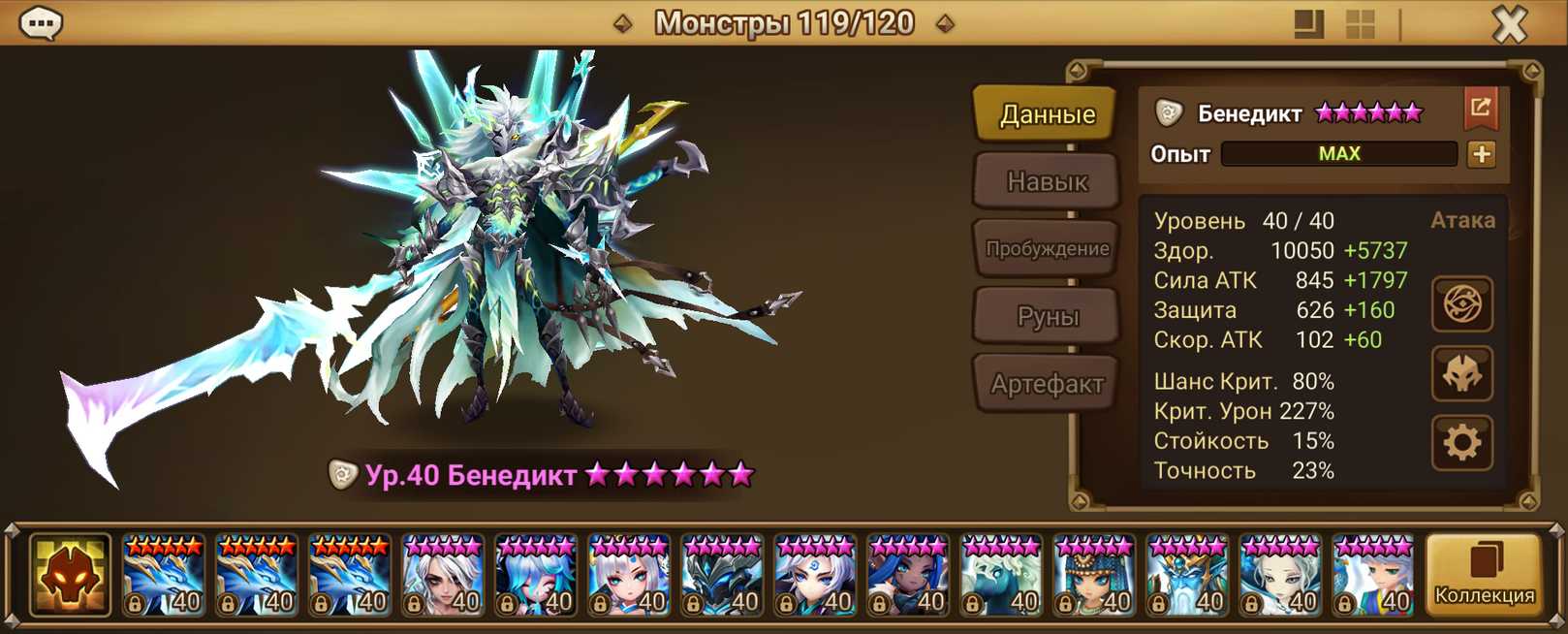
Task: Share Бенедикт with the red share icon
Action: 1480,109
